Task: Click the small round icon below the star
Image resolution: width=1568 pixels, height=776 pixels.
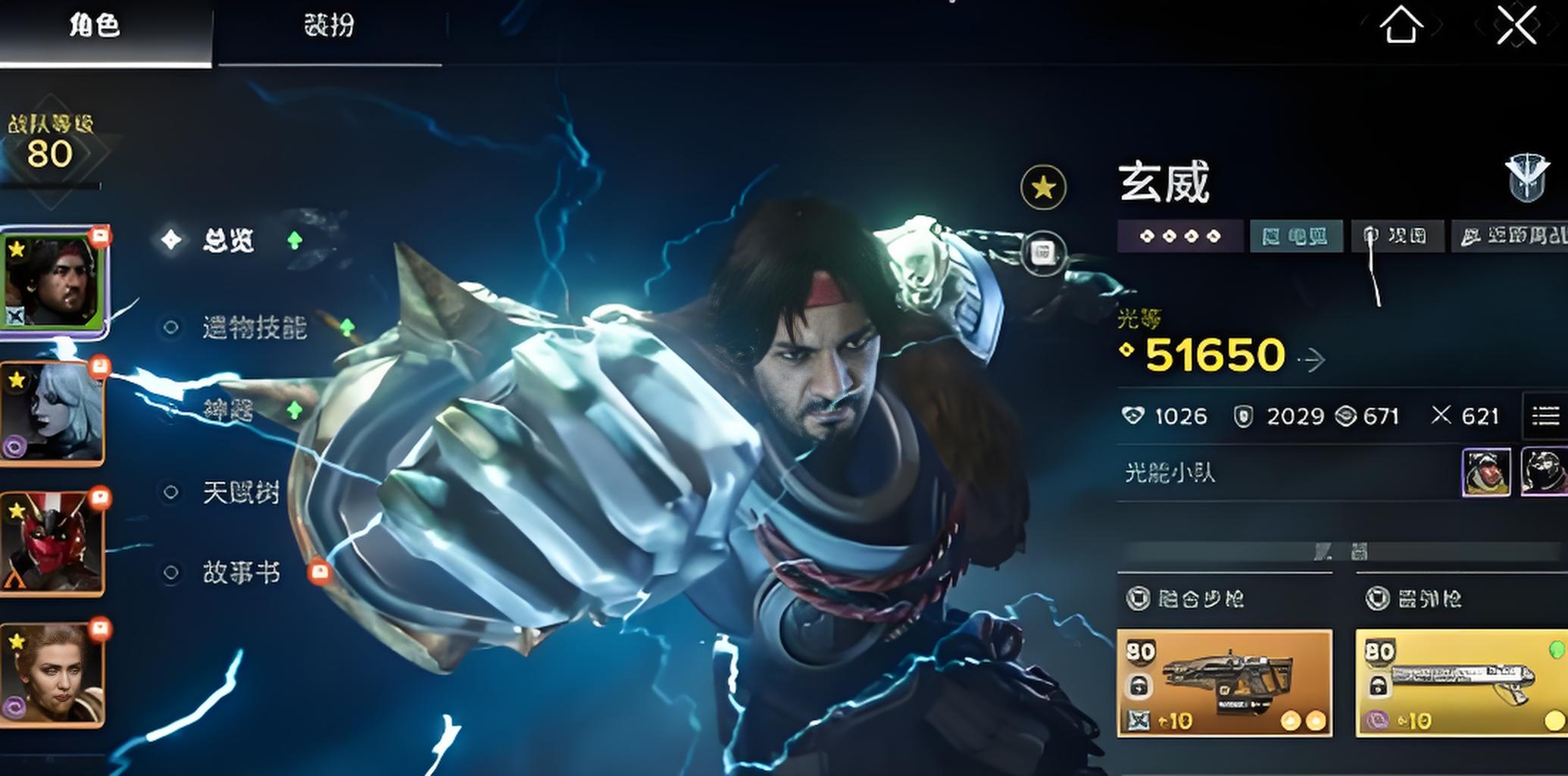Action: point(1043,252)
